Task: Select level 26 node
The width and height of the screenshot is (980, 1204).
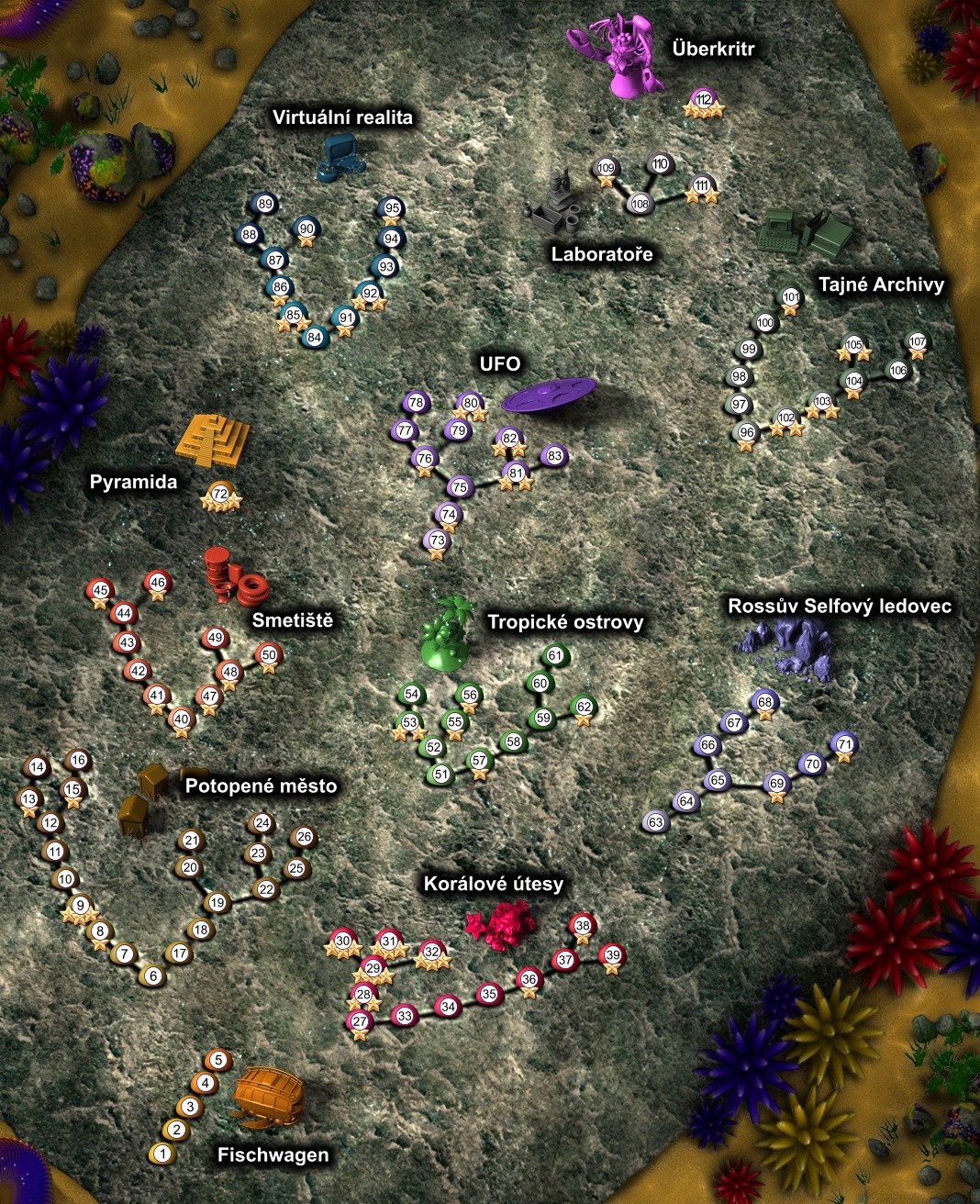Action: tap(304, 837)
